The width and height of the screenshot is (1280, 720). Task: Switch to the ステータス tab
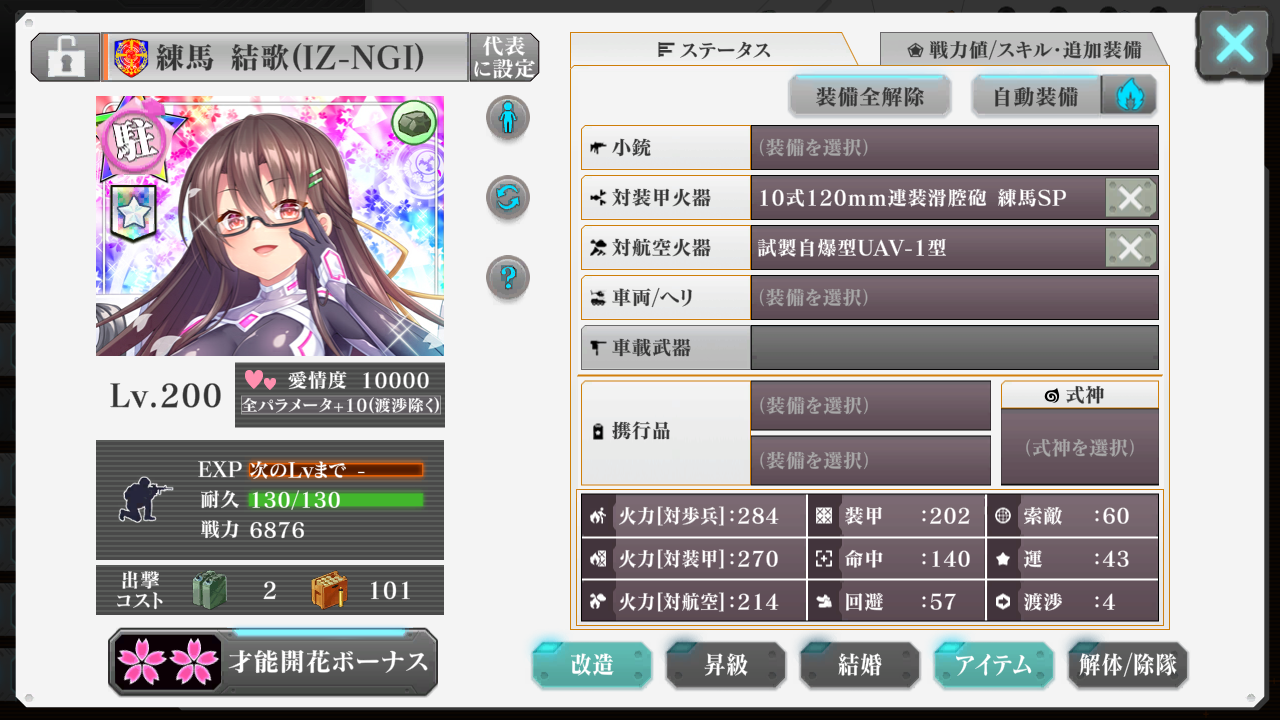point(714,50)
